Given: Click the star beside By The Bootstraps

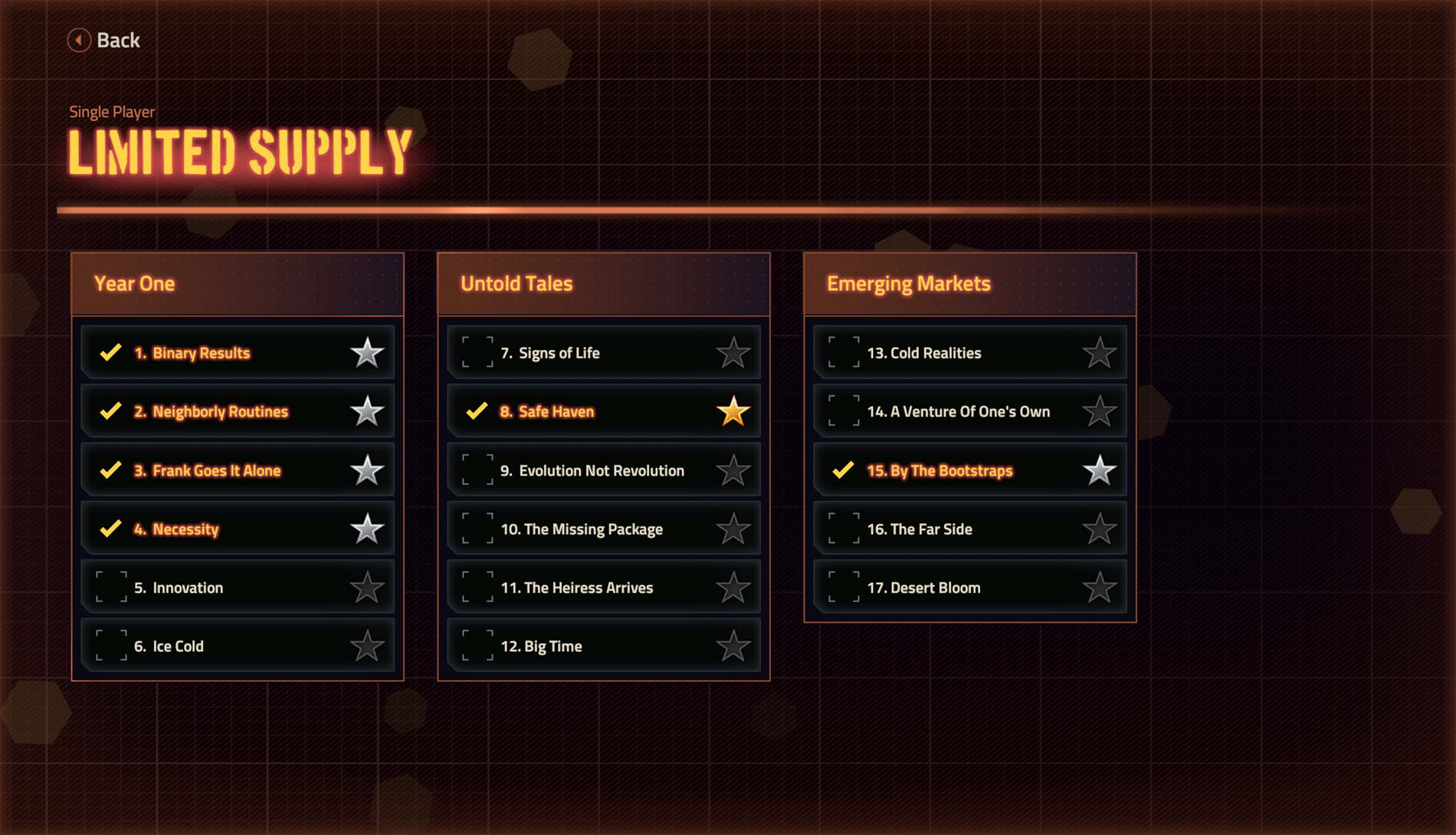Looking at the screenshot, I should click(1100, 470).
